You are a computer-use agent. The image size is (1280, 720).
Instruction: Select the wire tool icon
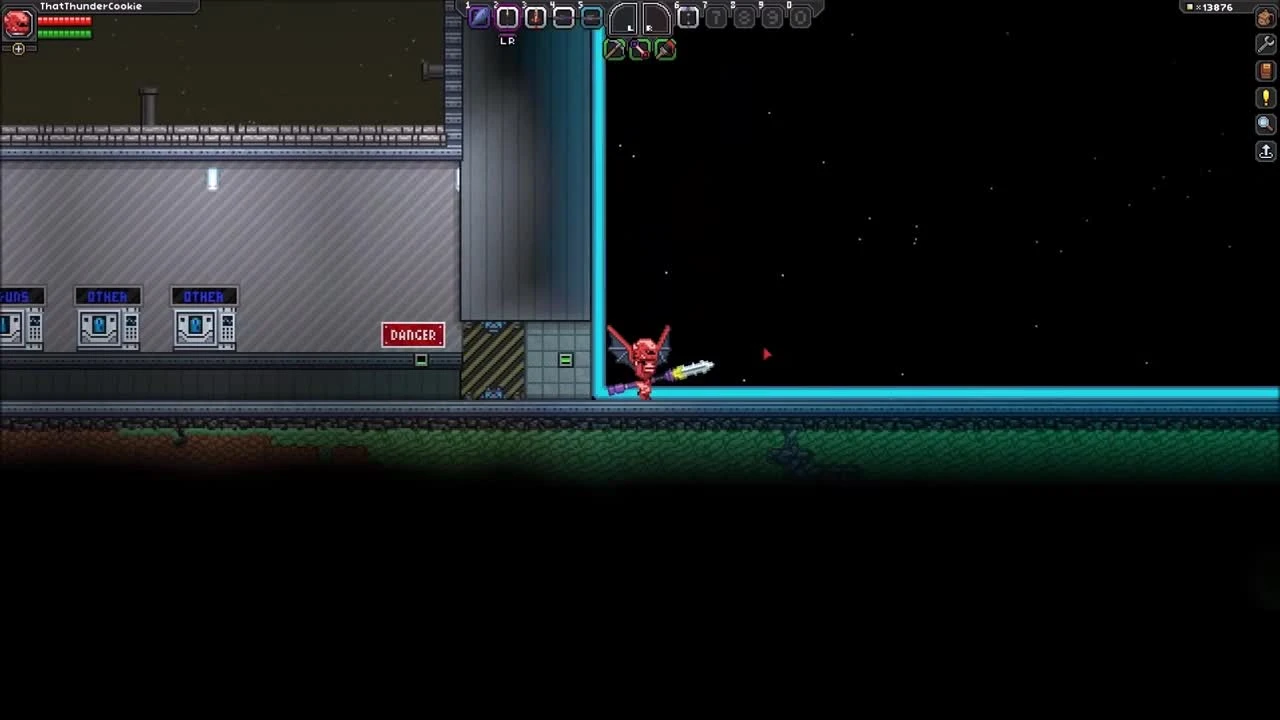pyautogui.click(x=639, y=49)
